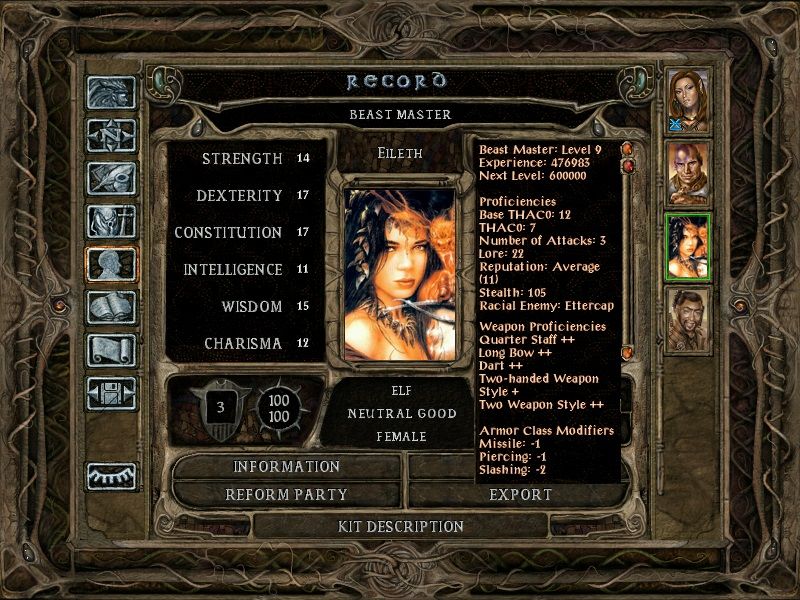The height and width of the screenshot is (600, 800).
Task: Rest the party with the closed-eye icon
Action: (110, 475)
